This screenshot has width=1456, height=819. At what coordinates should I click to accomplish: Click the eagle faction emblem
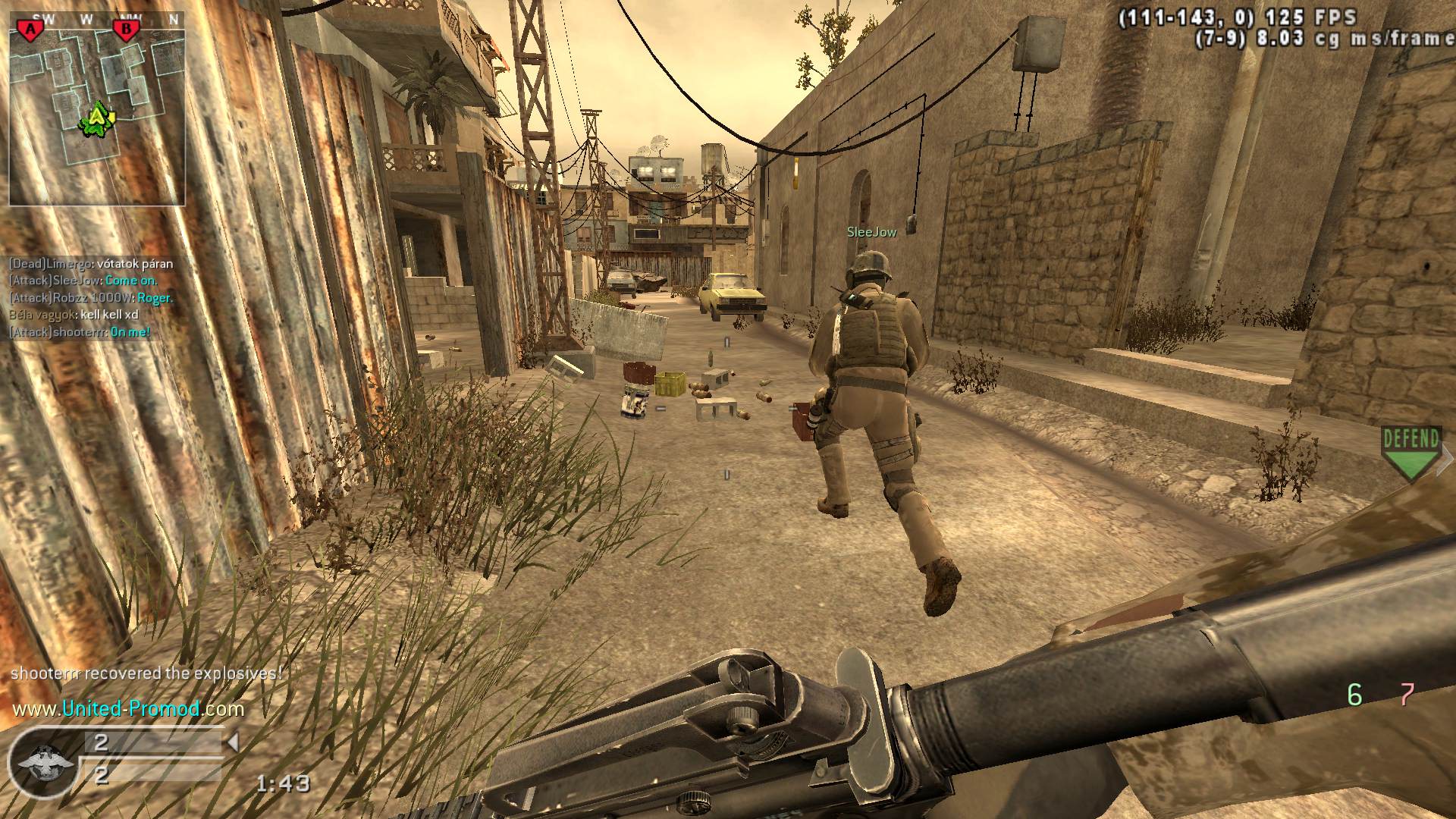pyautogui.click(x=45, y=762)
